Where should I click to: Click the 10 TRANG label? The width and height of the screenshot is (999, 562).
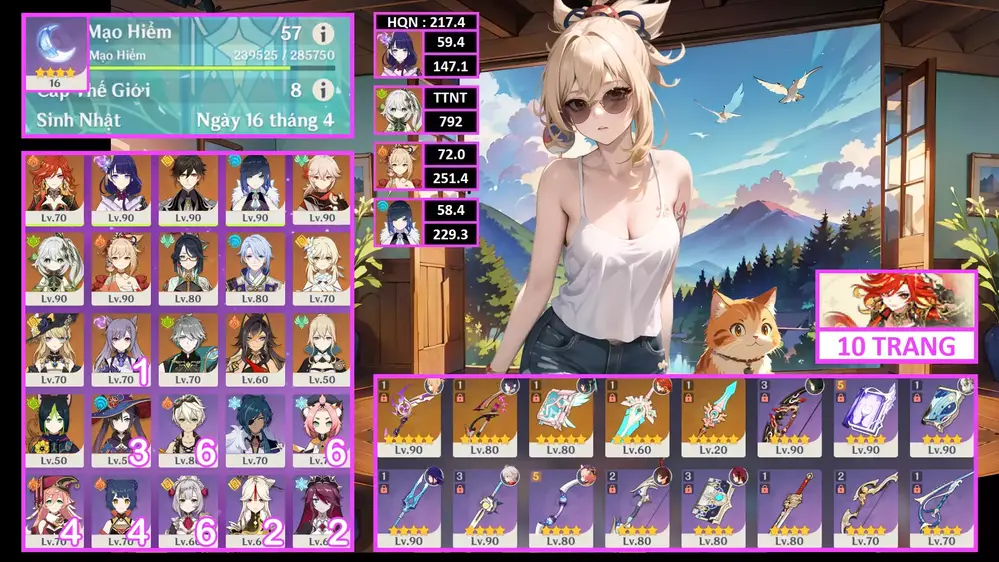point(896,346)
